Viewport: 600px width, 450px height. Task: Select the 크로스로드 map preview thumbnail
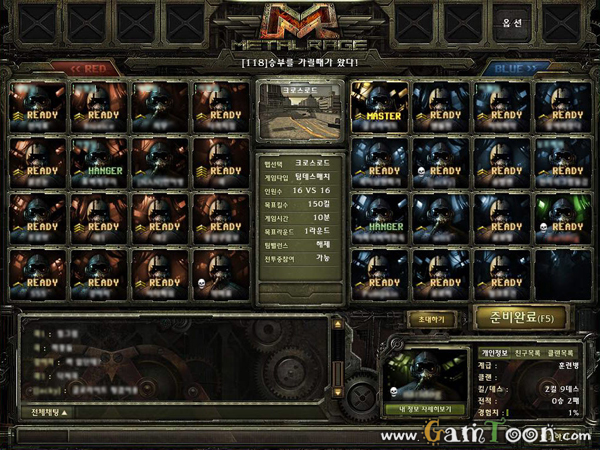coord(299,111)
